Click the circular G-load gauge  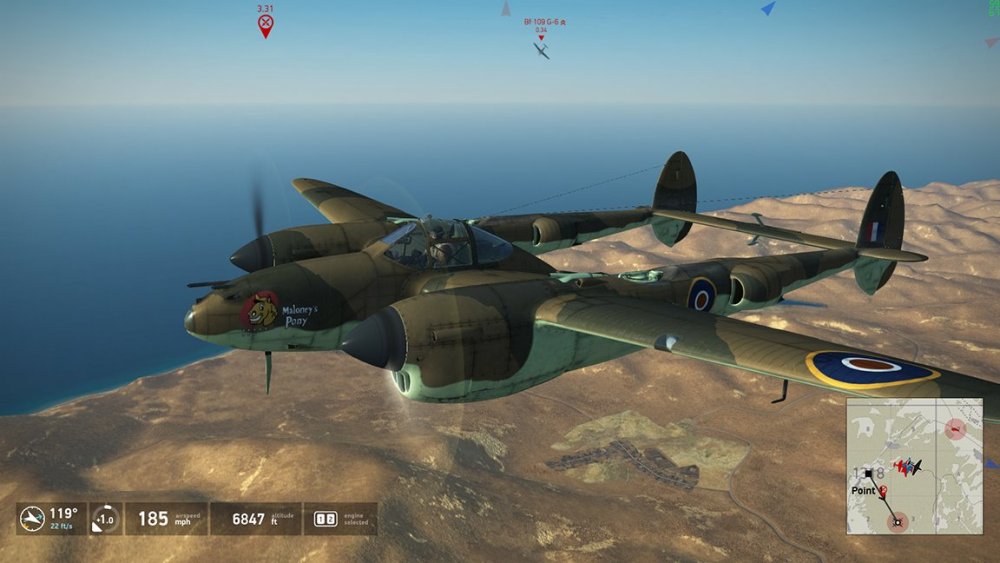pos(104,518)
